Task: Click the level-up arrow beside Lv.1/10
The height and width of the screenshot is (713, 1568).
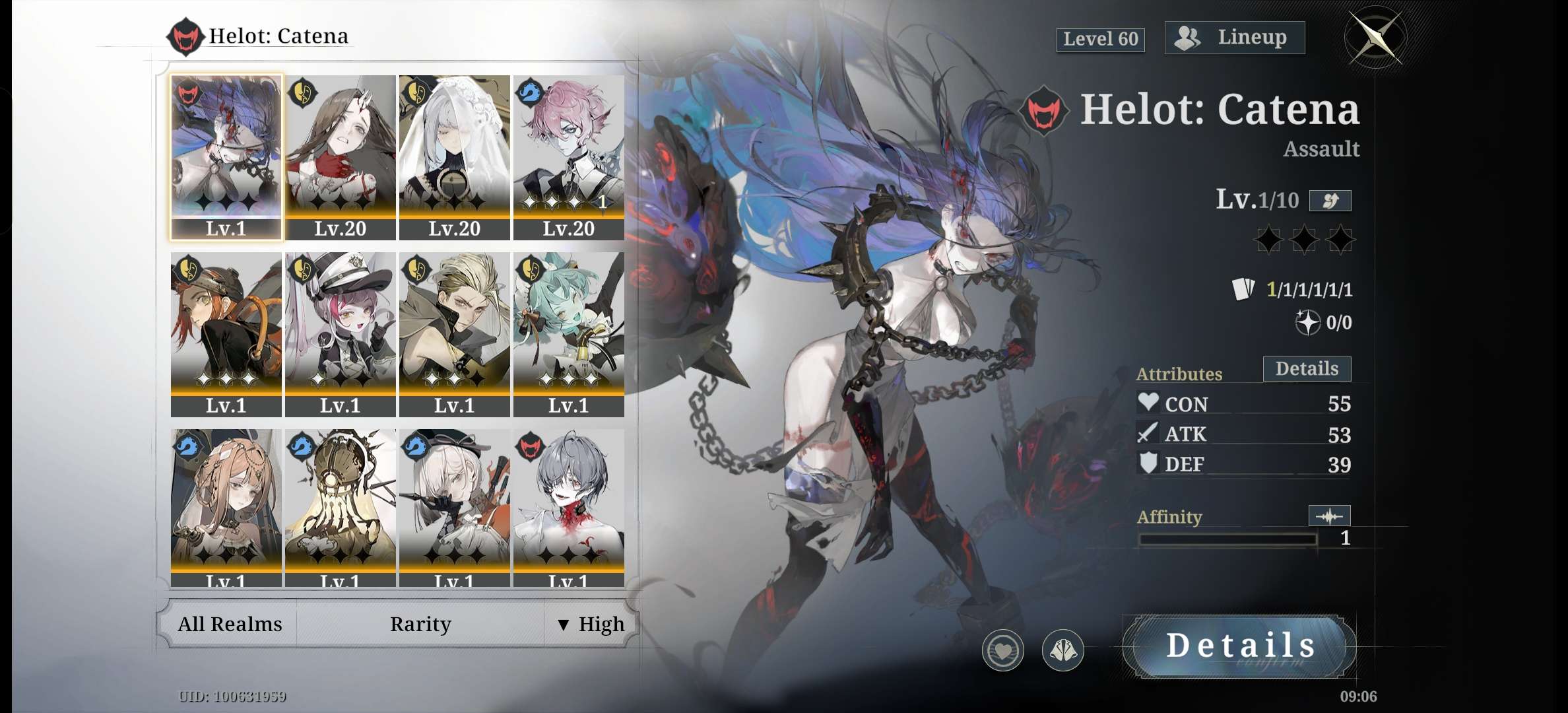Action: click(x=1330, y=201)
